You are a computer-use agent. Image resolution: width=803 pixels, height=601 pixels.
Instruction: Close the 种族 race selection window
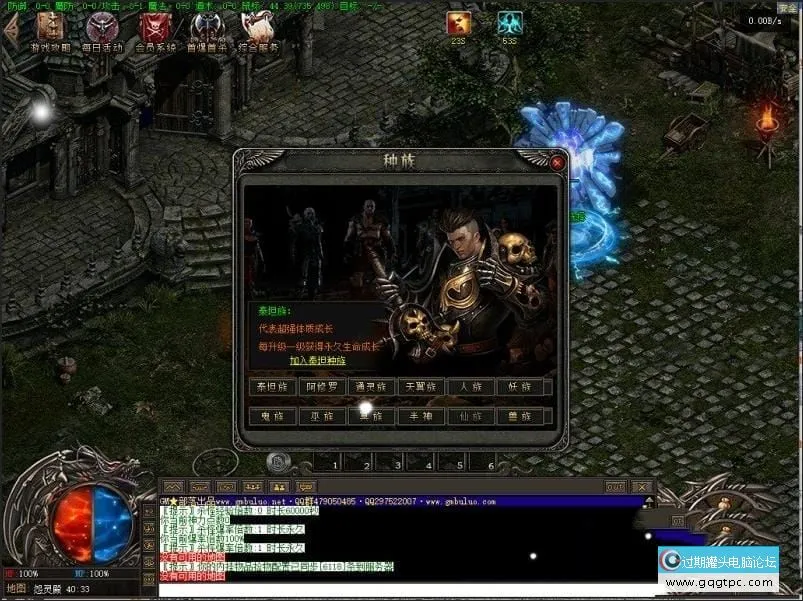558,161
